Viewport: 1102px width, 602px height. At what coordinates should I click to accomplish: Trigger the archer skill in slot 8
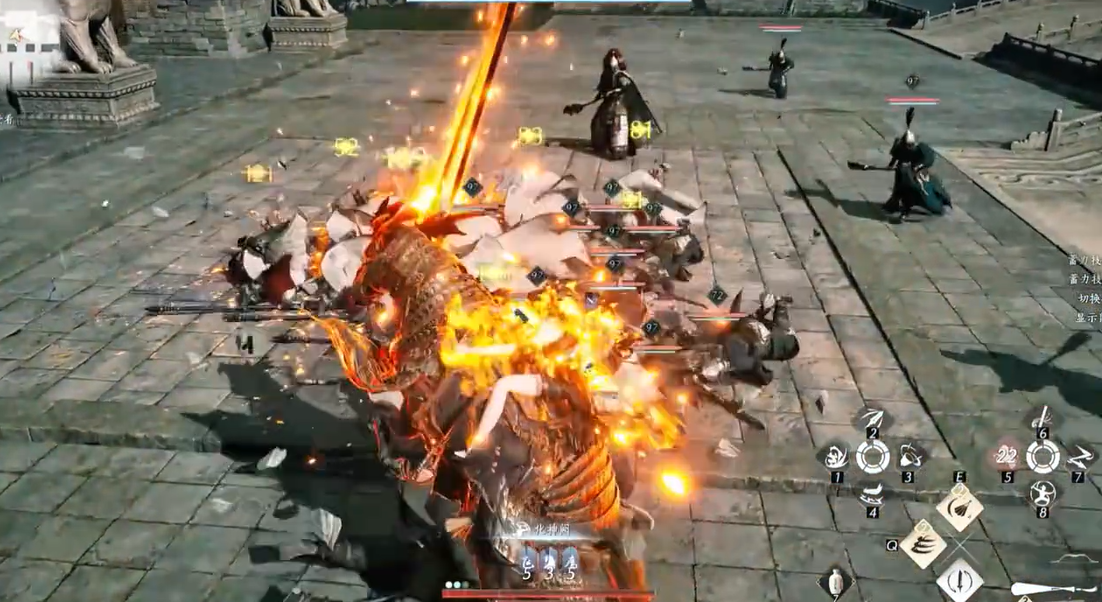(1043, 494)
